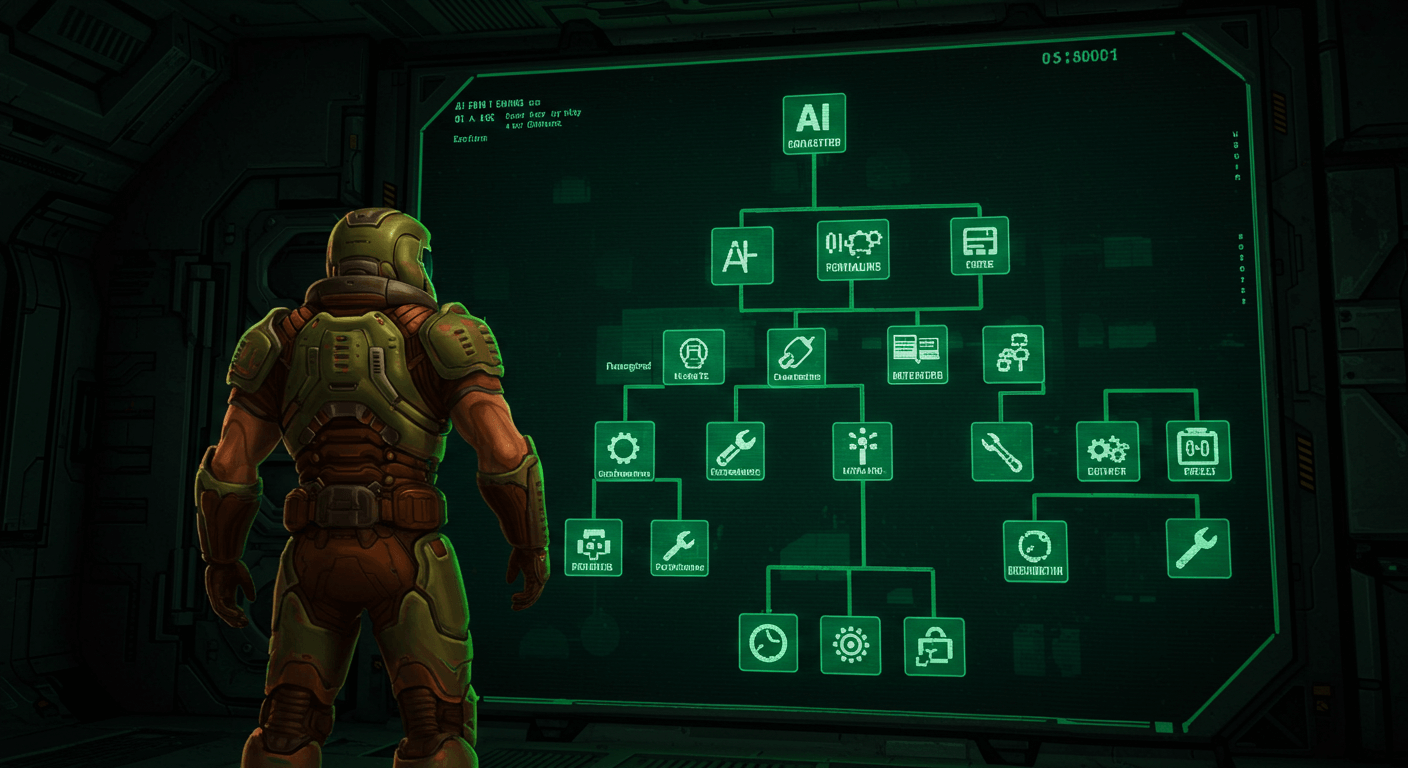Unlock the padlock node
Image resolution: width=1408 pixels, height=768 pixels.
pyautogui.click(x=934, y=646)
